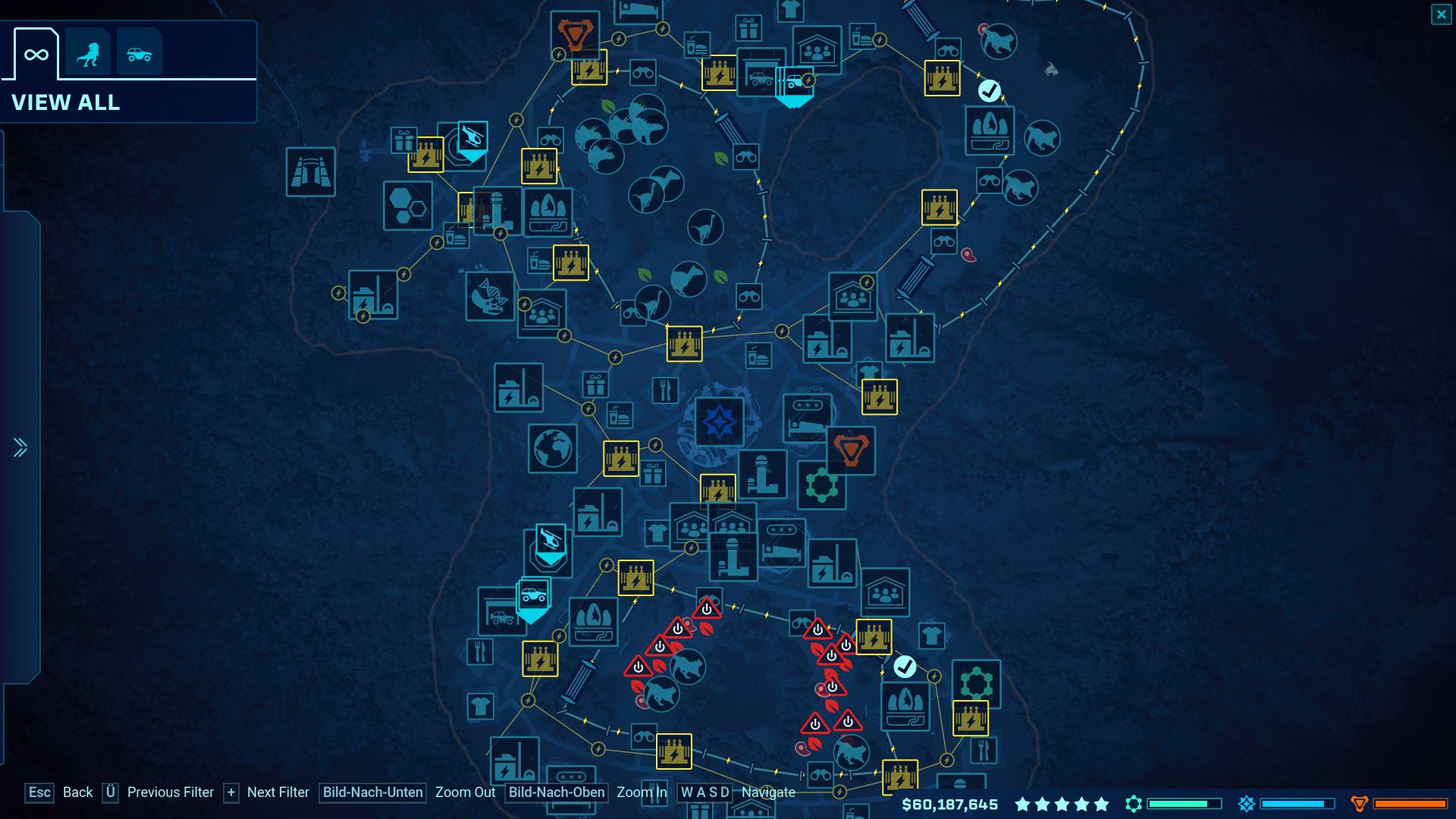Click a red power-off warning icon
This screenshot has width=1456, height=819.
click(x=705, y=610)
